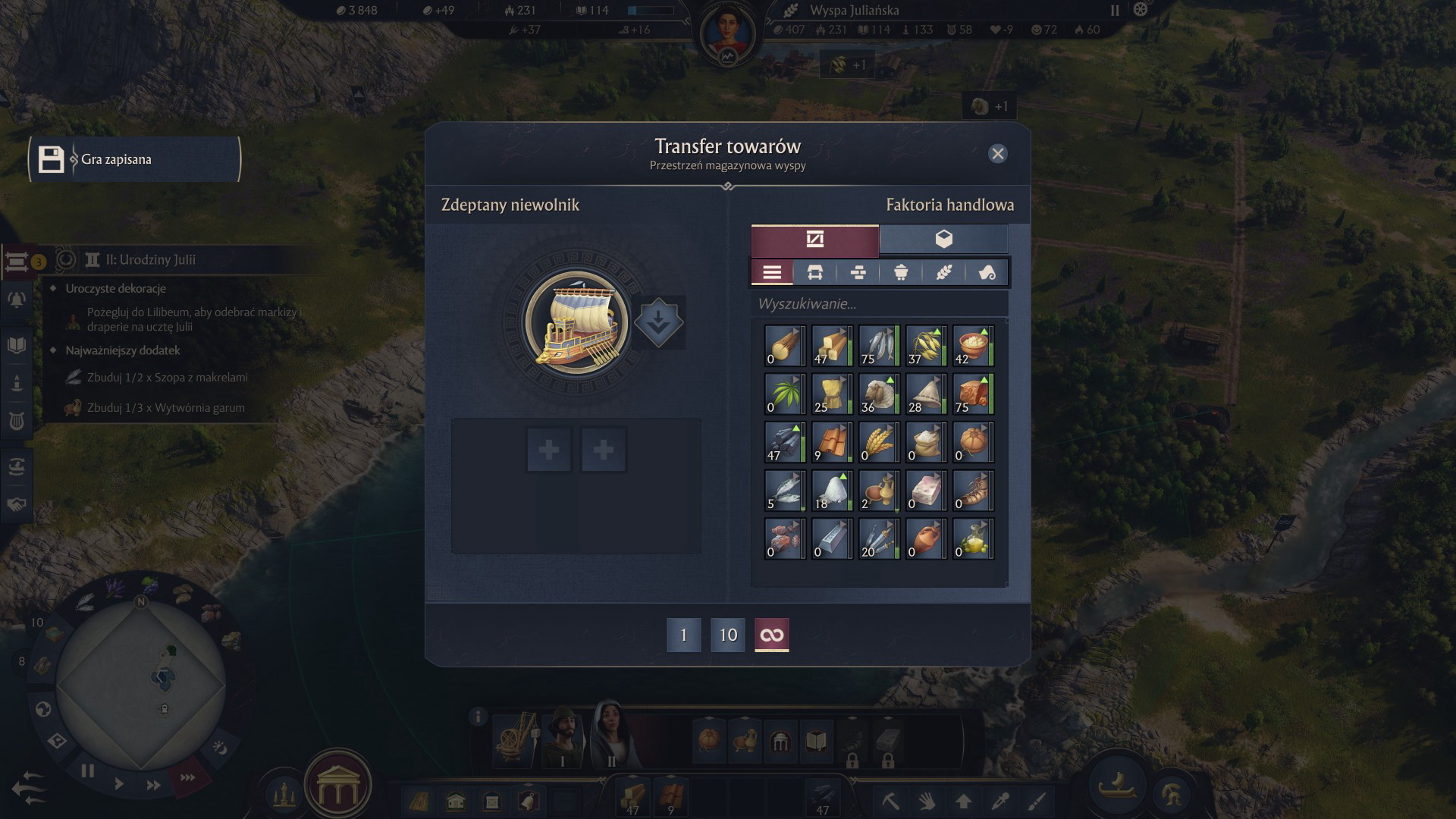Screen dimensions: 1456x819
Task: Set transfer amount to 1
Action: coord(683,635)
